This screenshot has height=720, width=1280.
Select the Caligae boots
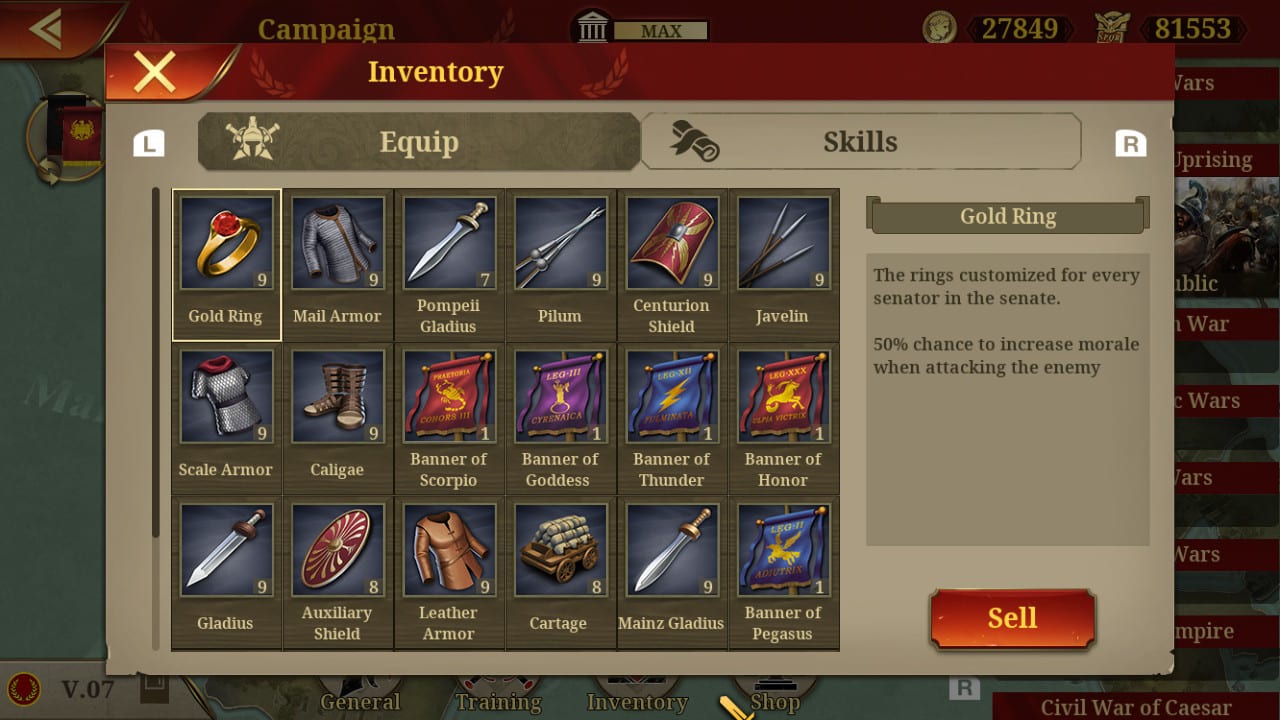[337, 397]
